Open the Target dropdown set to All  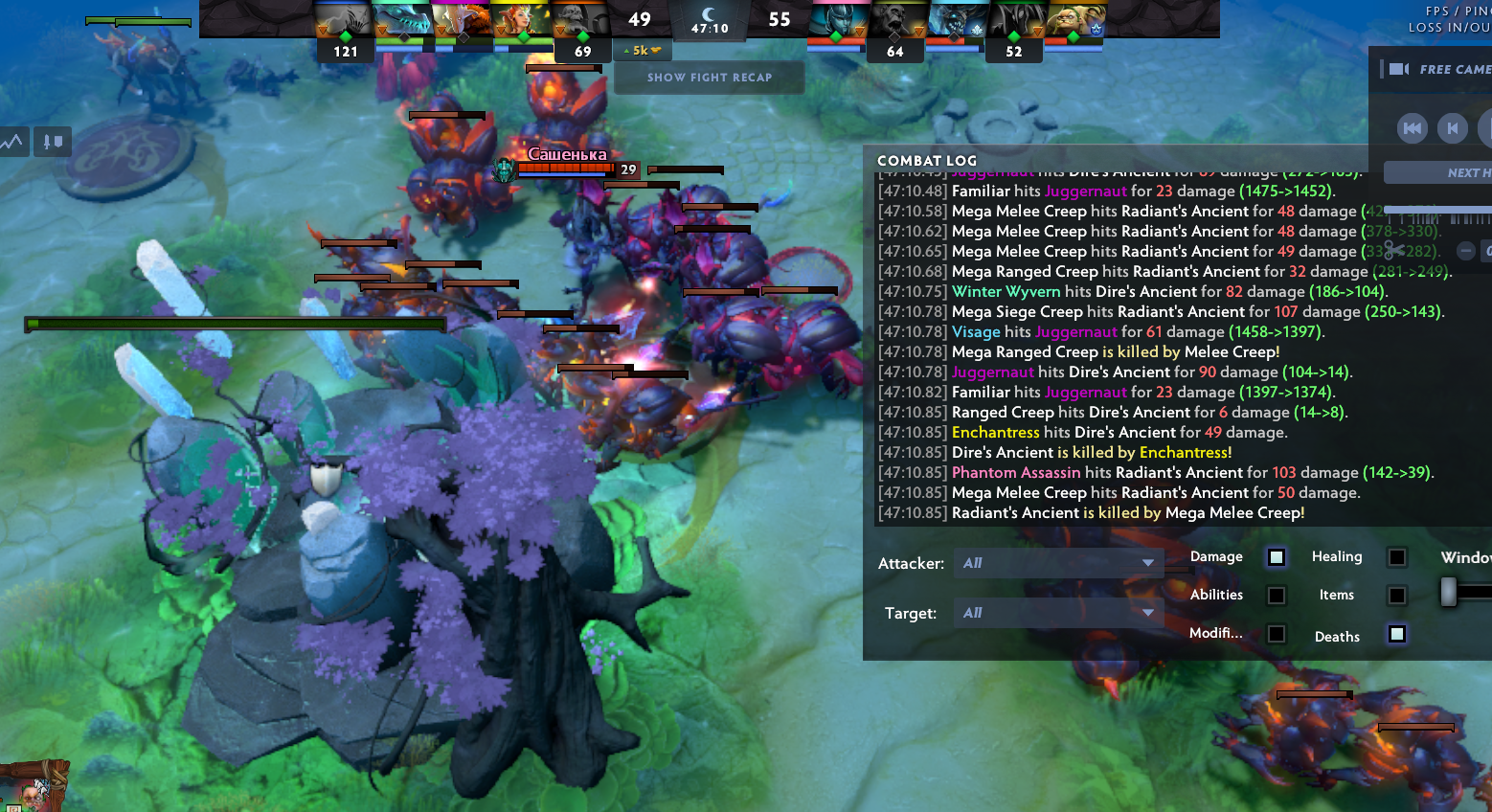click(x=1058, y=612)
